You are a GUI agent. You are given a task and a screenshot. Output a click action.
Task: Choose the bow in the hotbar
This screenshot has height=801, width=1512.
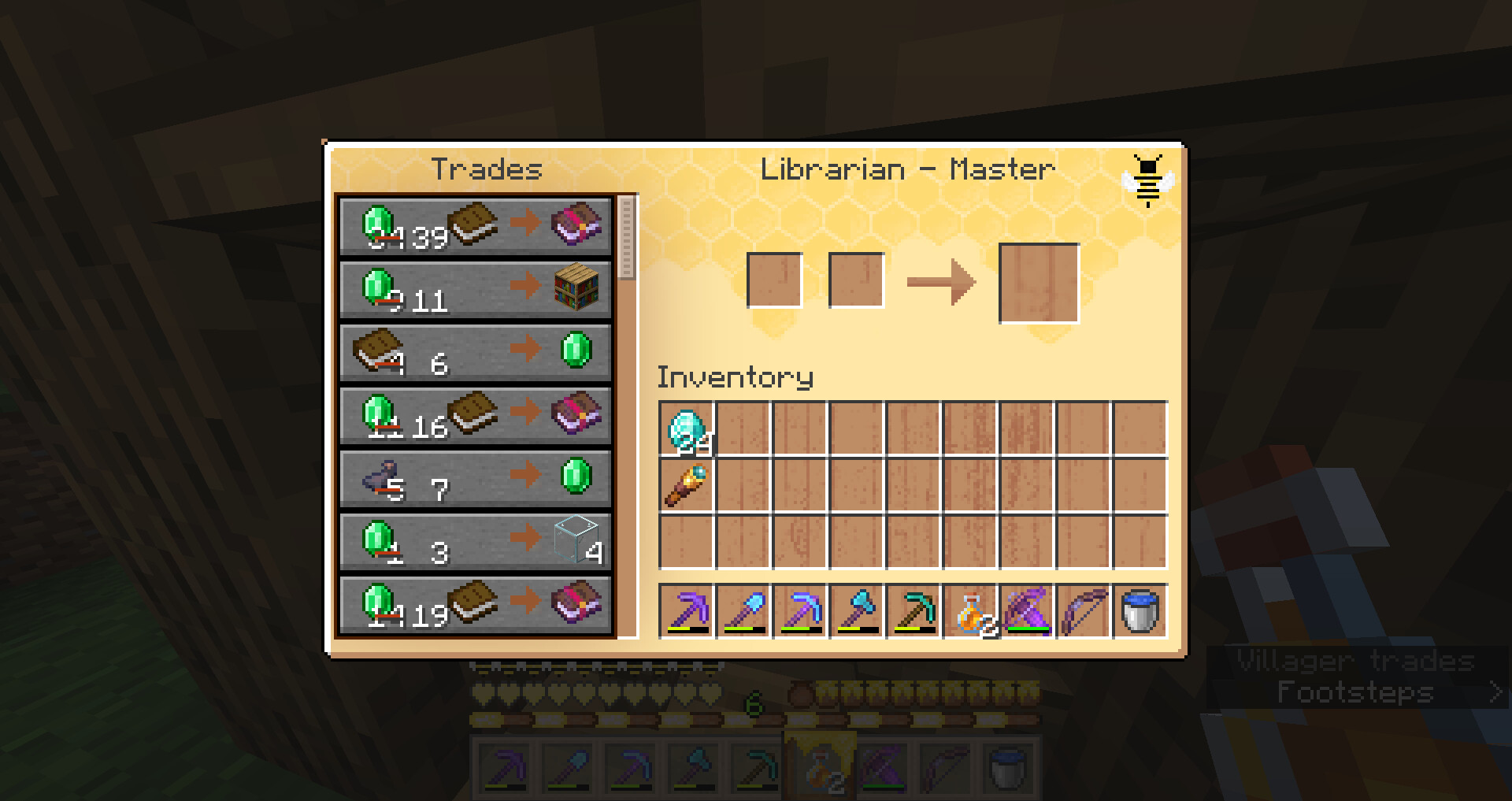pos(1084,611)
